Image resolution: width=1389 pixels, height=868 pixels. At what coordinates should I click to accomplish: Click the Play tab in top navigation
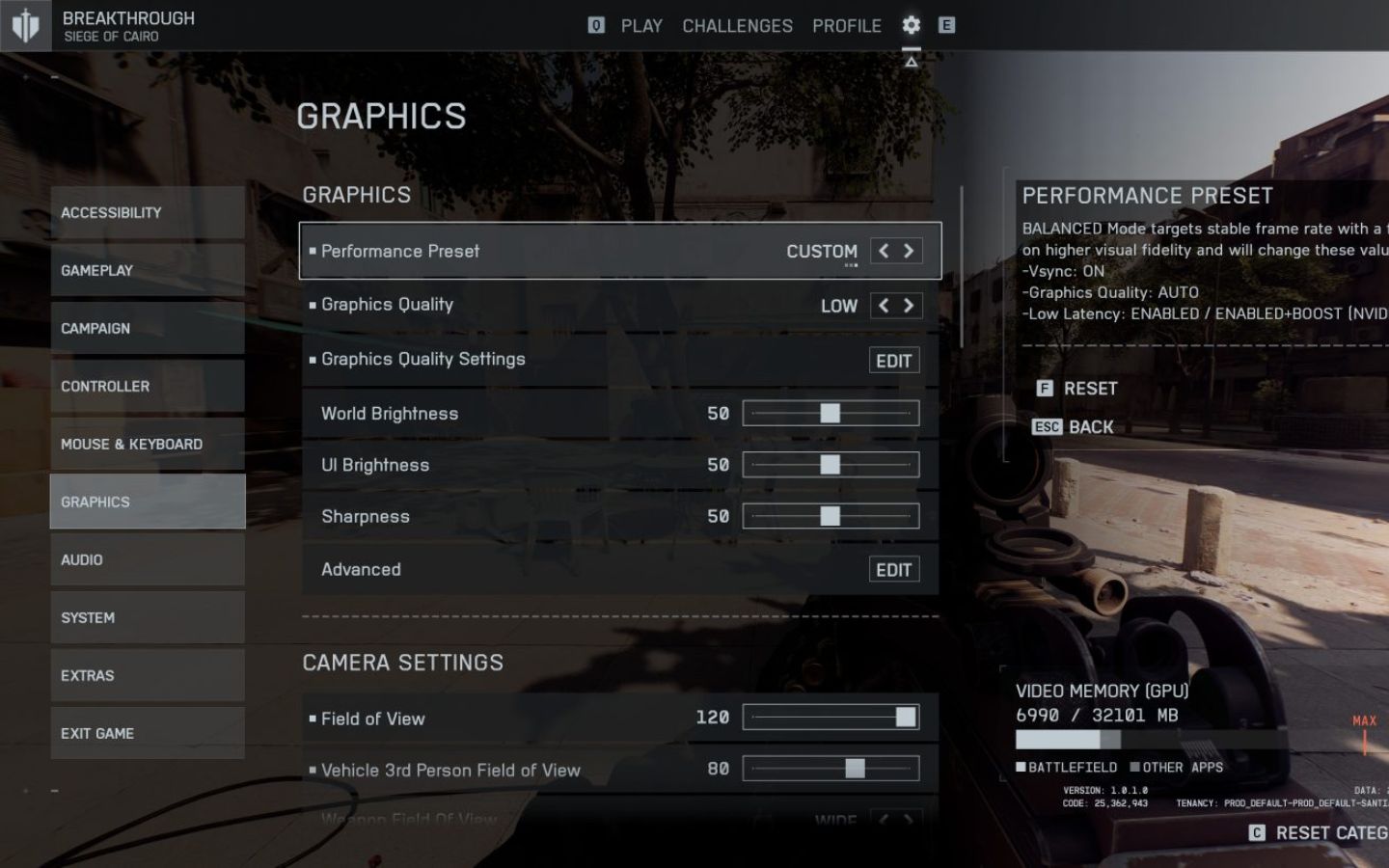pos(641,26)
